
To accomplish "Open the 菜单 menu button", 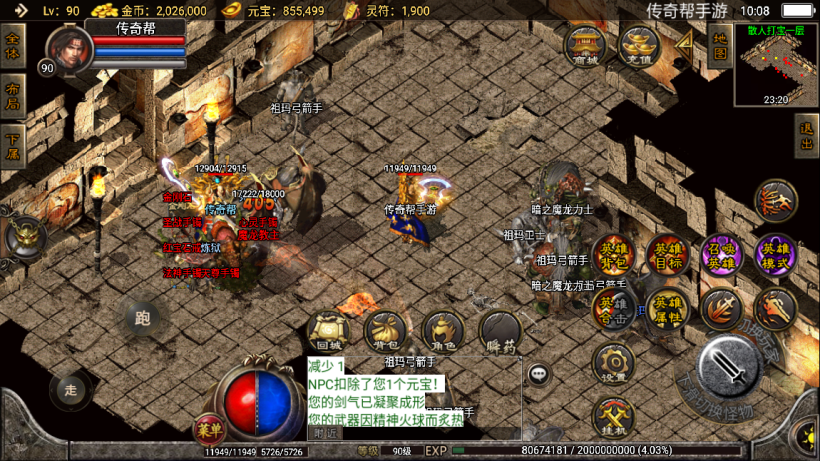I will coord(209,430).
